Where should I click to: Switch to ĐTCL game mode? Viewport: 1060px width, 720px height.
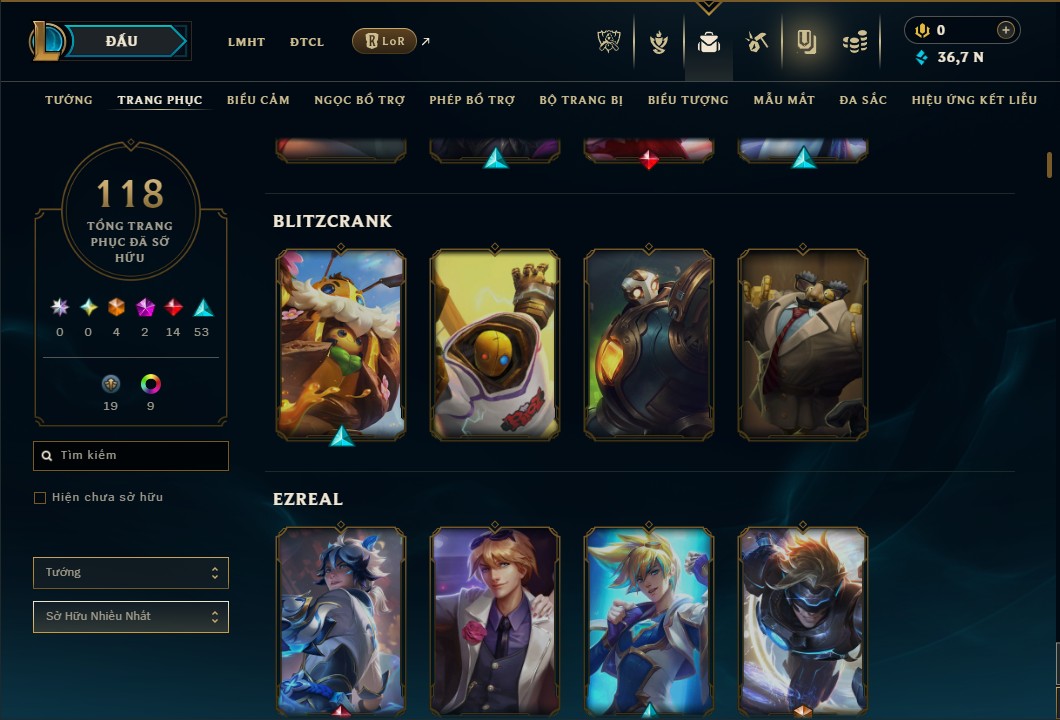[307, 42]
